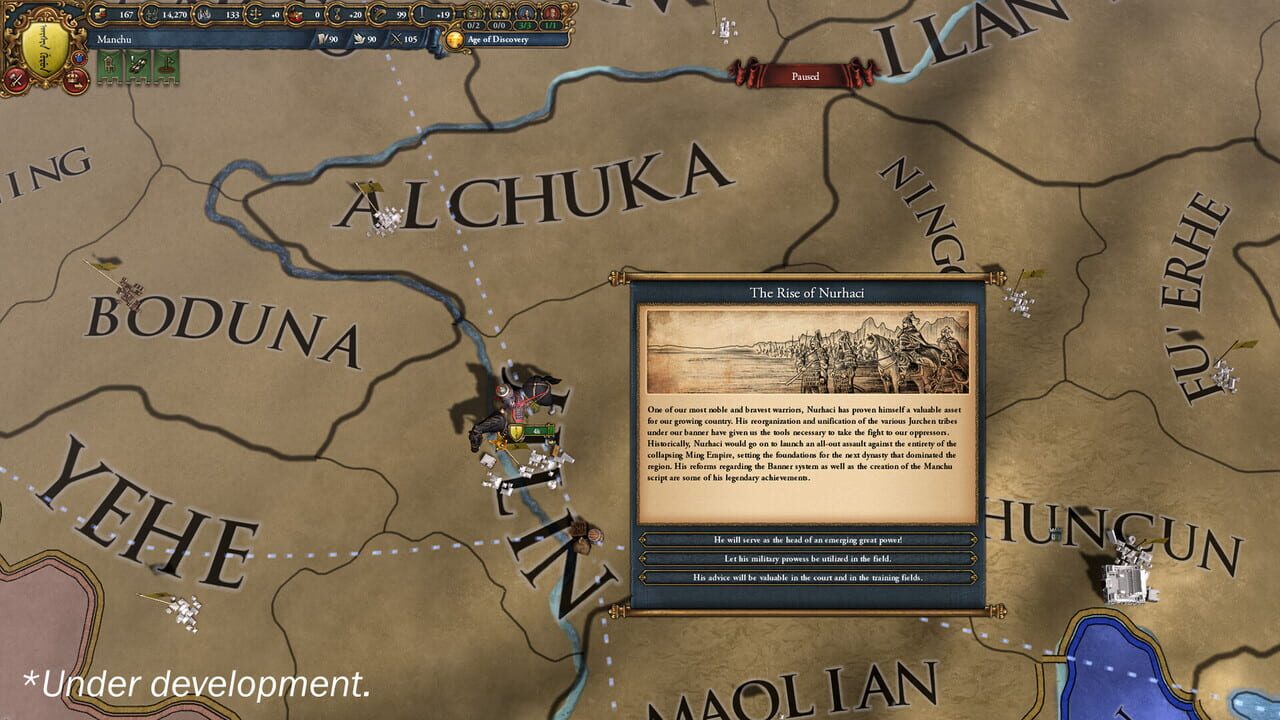1280x720 pixels.
Task: Click the crown icon below the coat of arms
Action: click(x=76, y=82)
